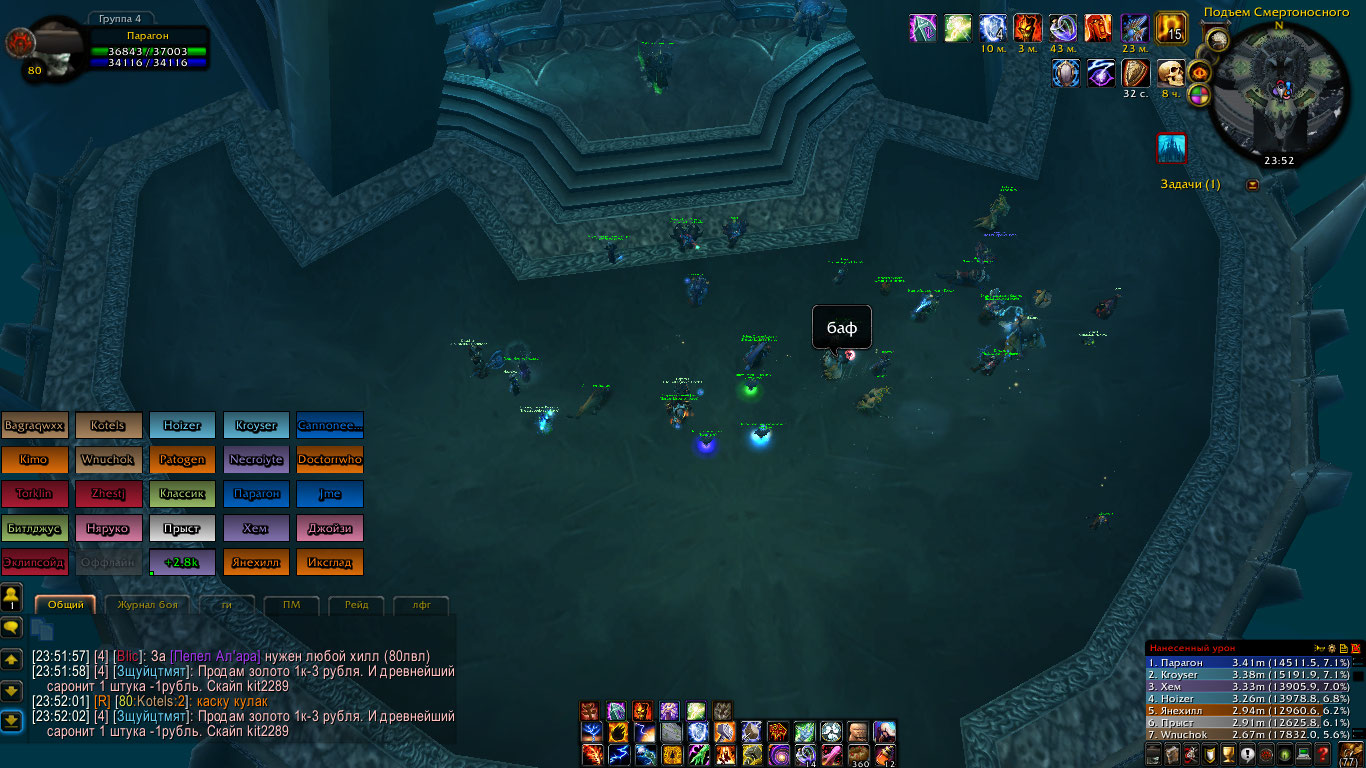
Task: Select the Янехилл raid frame
Action: click(x=256, y=562)
